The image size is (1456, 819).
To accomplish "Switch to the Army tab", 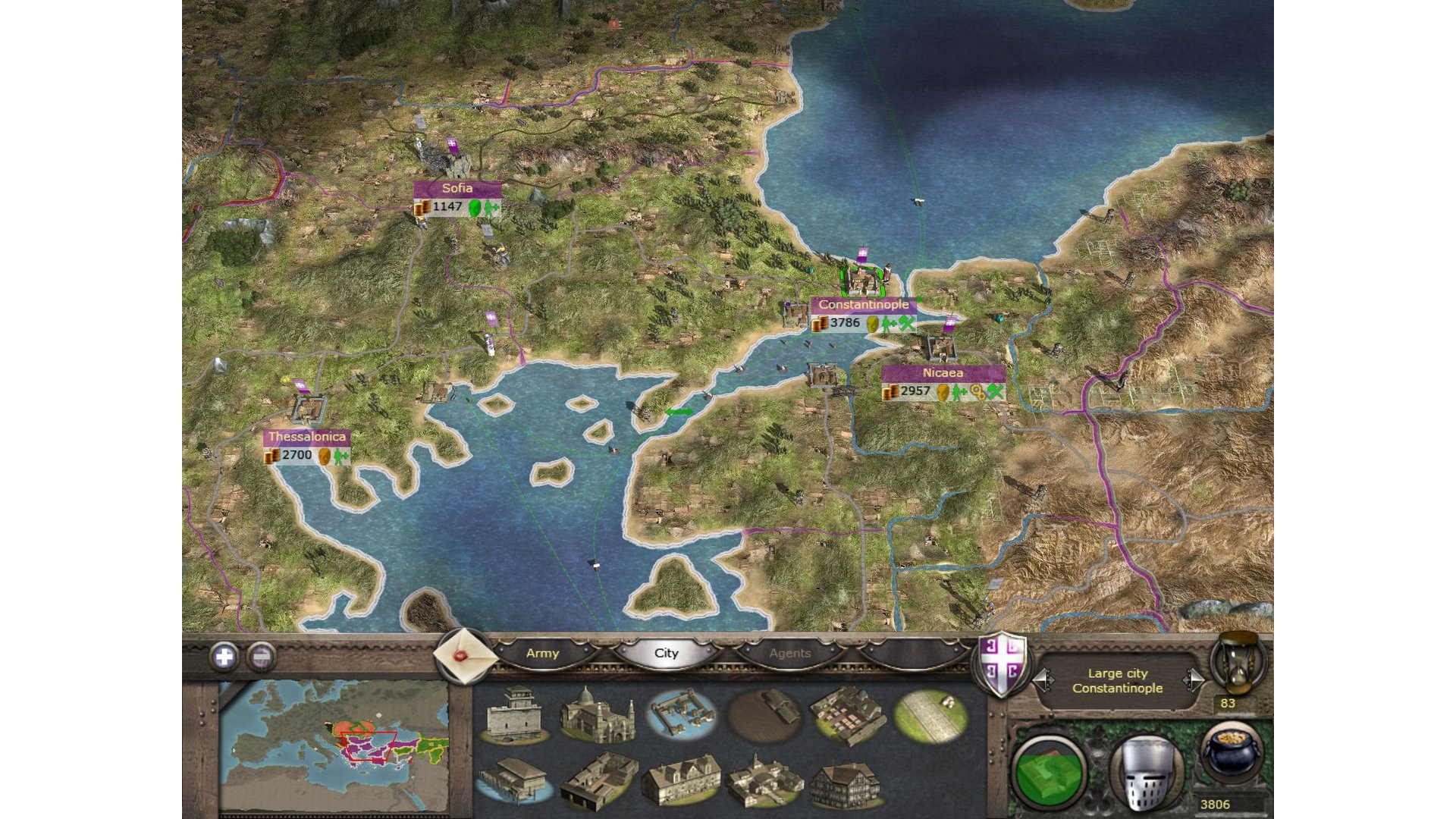I will (x=542, y=653).
